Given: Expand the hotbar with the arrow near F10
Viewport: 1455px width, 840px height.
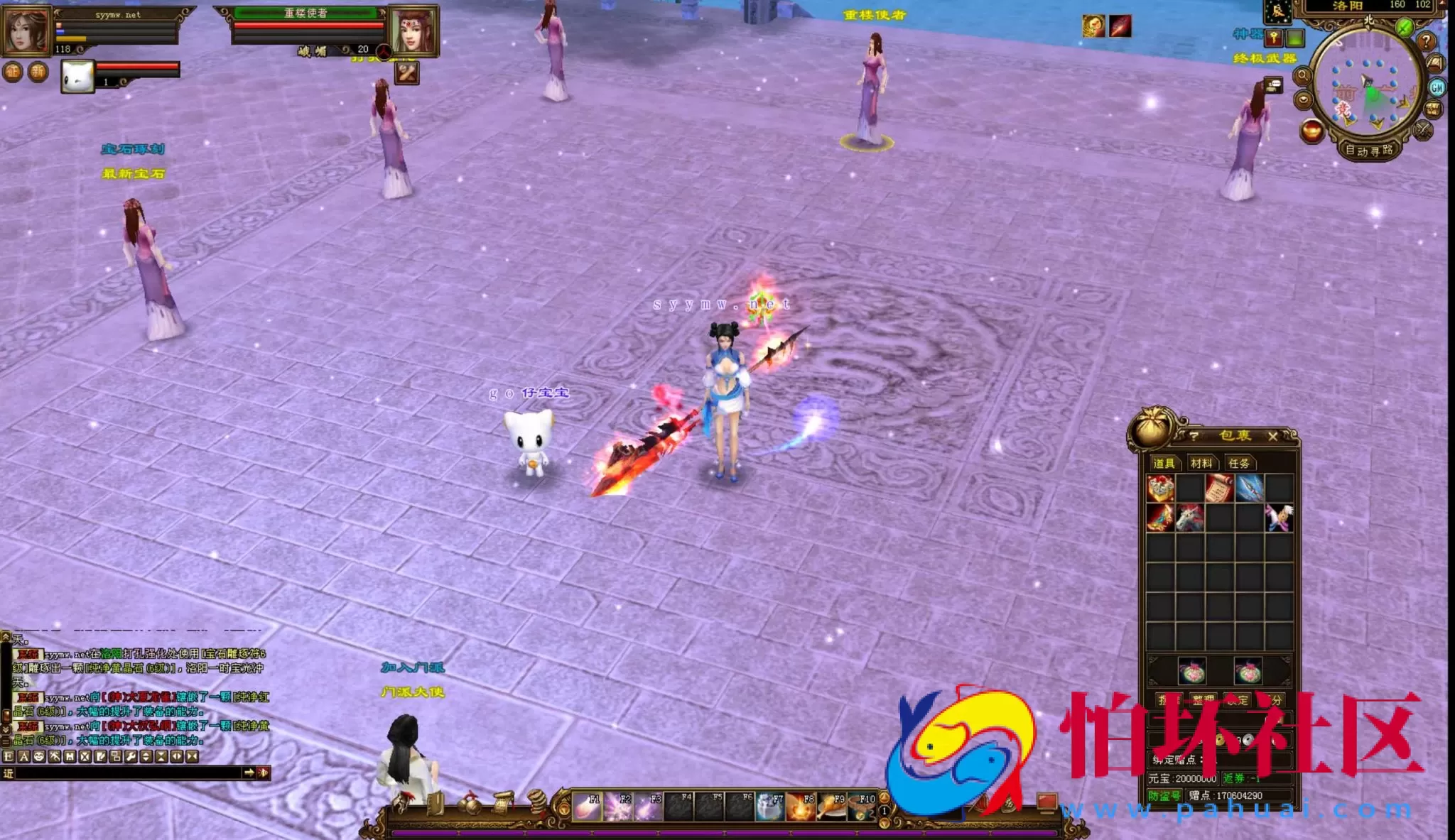Looking at the screenshot, I should (x=885, y=797).
